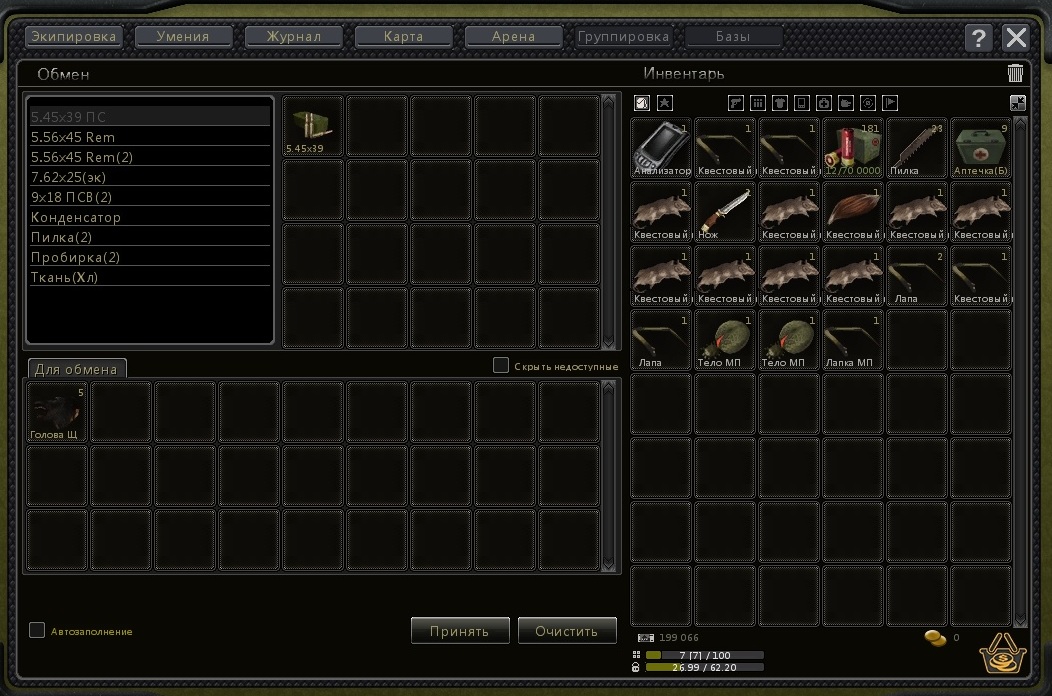
Task: Open the Экипировка tab
Action: click(x=73, y=37)
